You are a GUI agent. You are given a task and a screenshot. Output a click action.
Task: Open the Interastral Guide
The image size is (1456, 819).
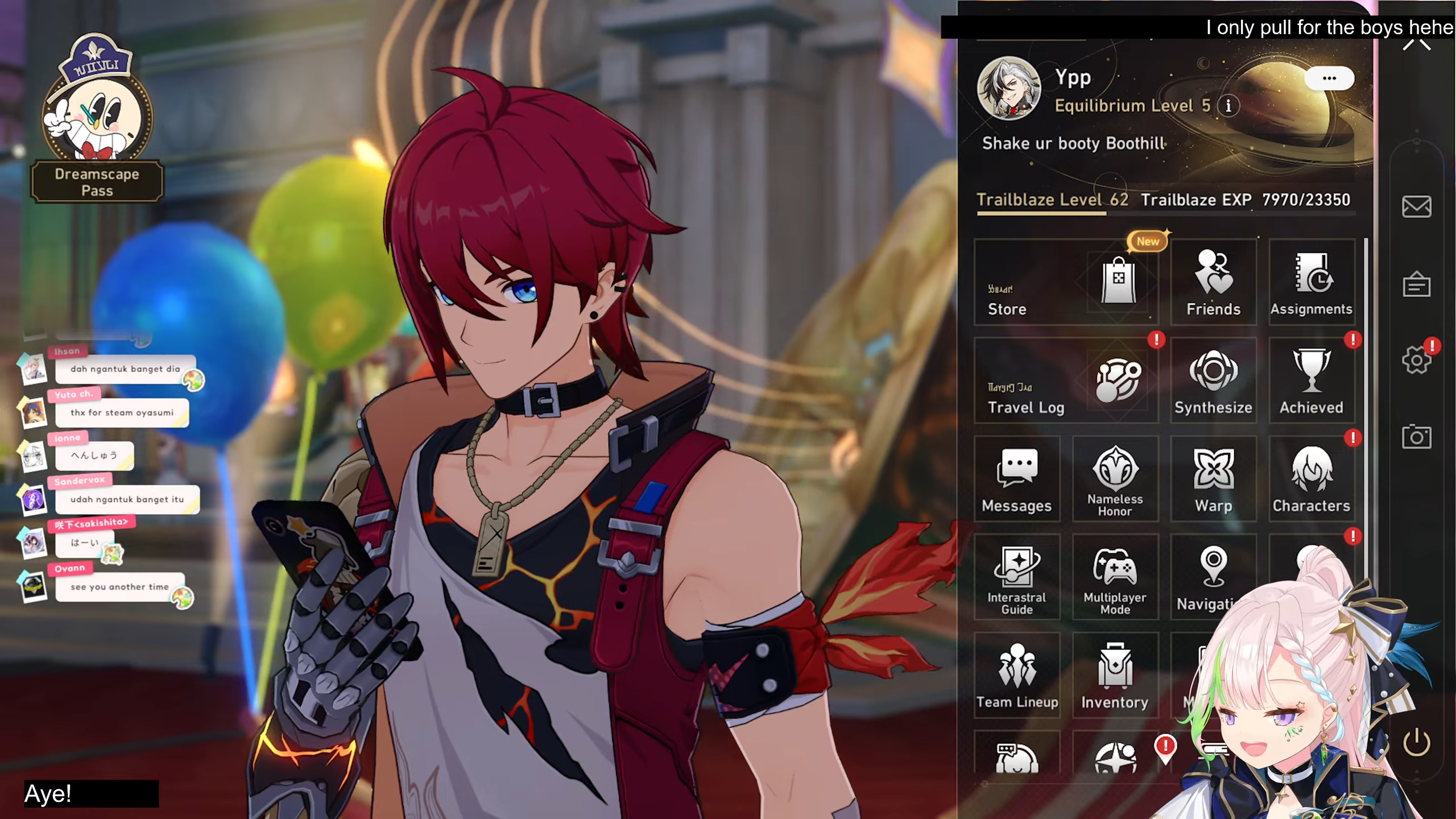1017,577
